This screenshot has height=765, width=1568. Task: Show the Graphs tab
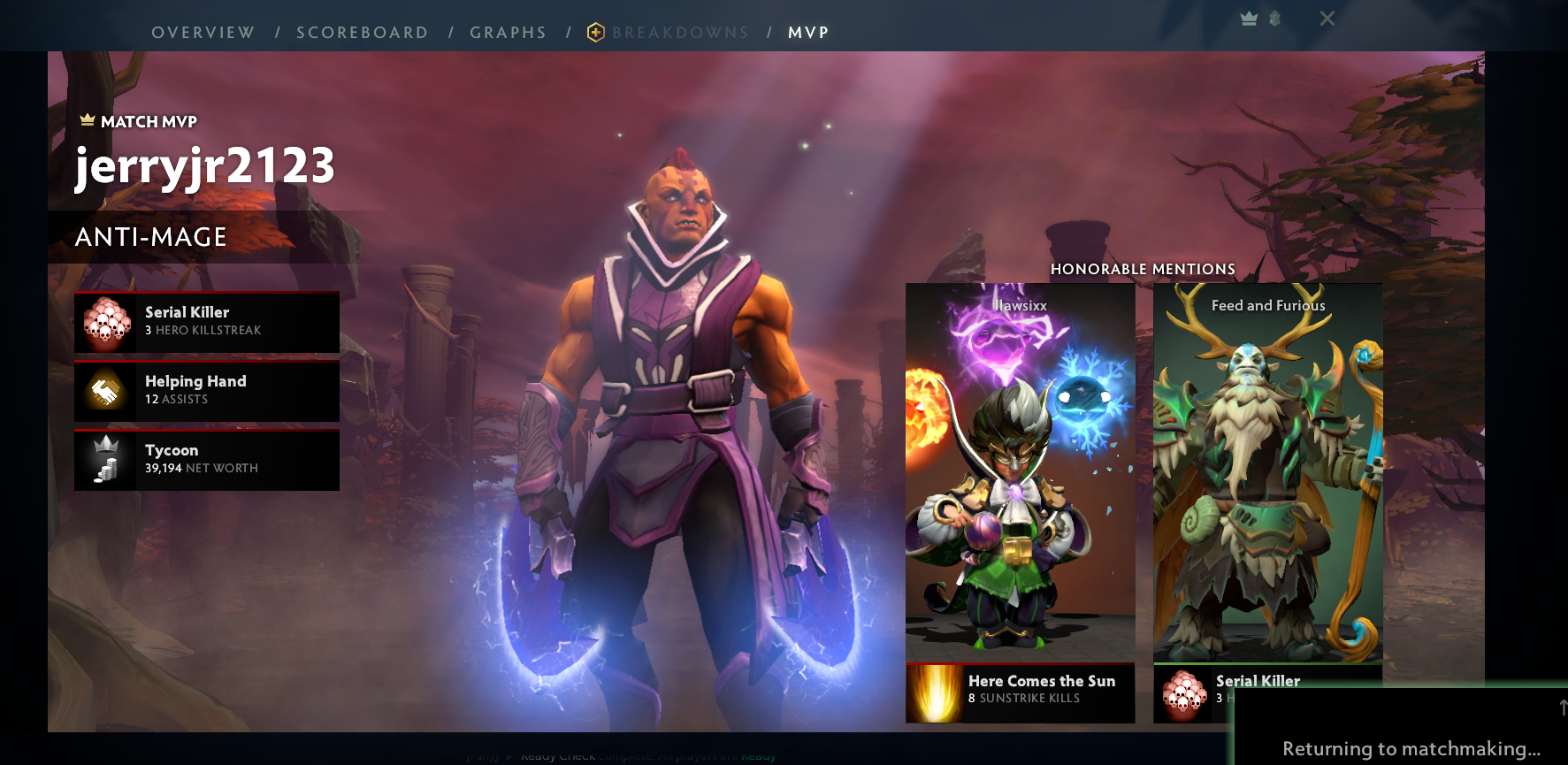(x=508, y=33)
